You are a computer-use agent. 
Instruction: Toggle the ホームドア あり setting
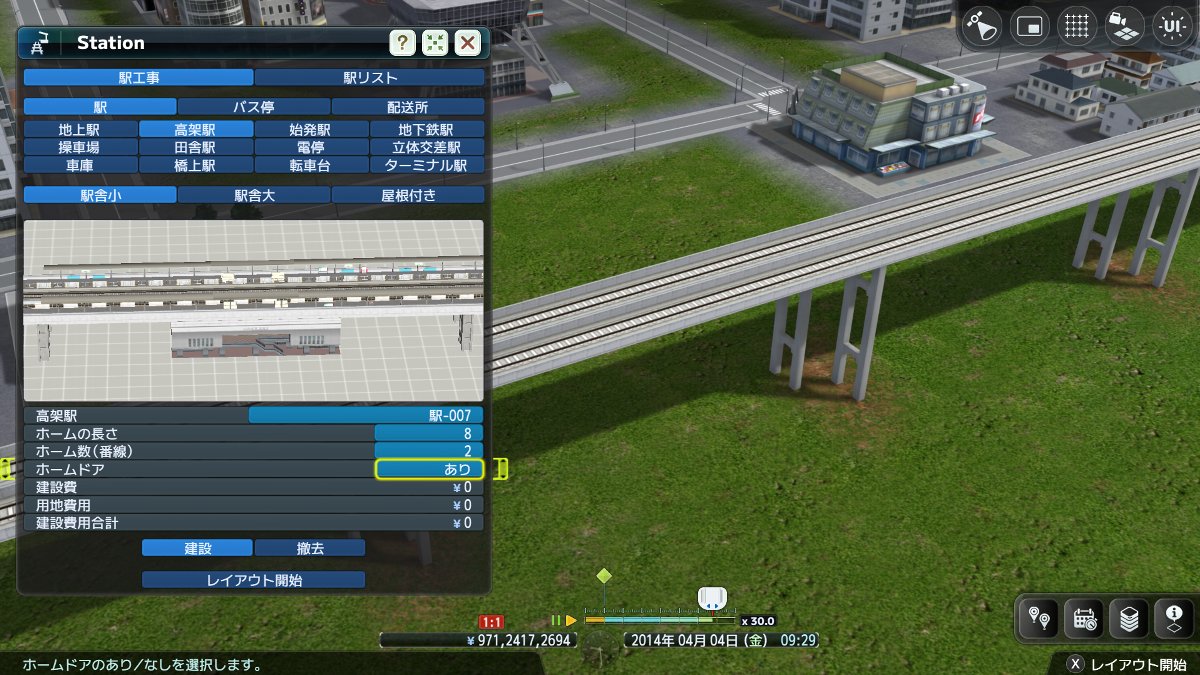(429, 469)
